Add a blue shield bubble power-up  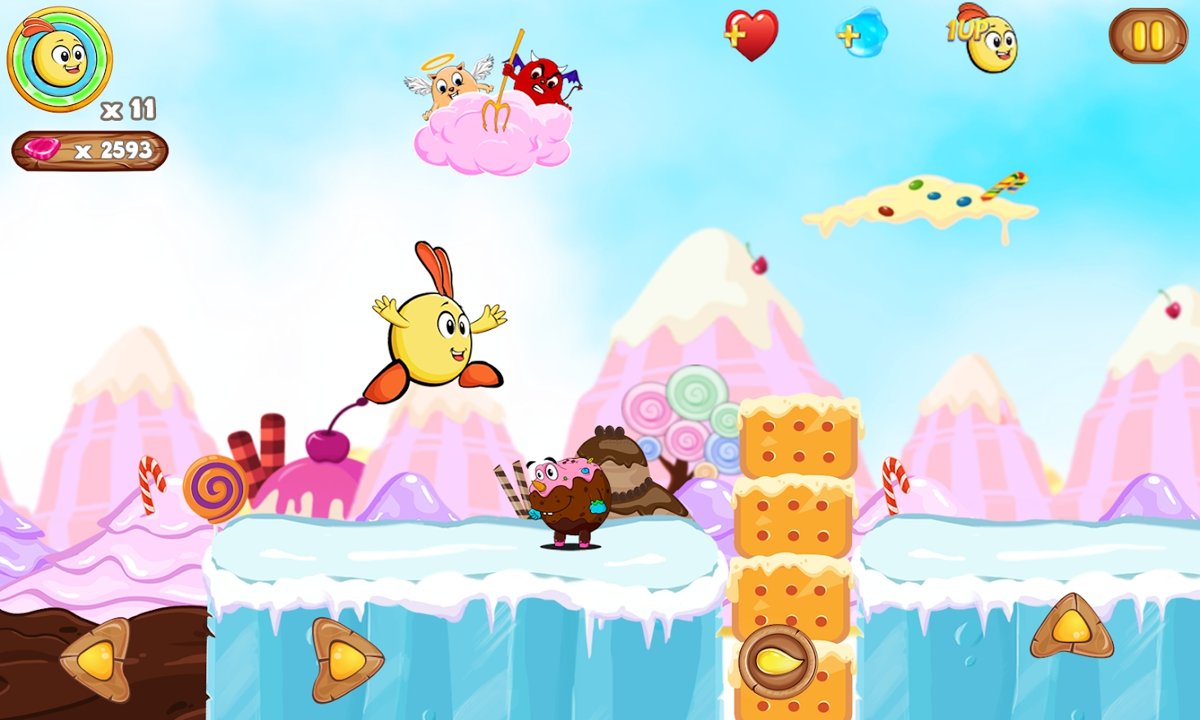pos(863,34)
